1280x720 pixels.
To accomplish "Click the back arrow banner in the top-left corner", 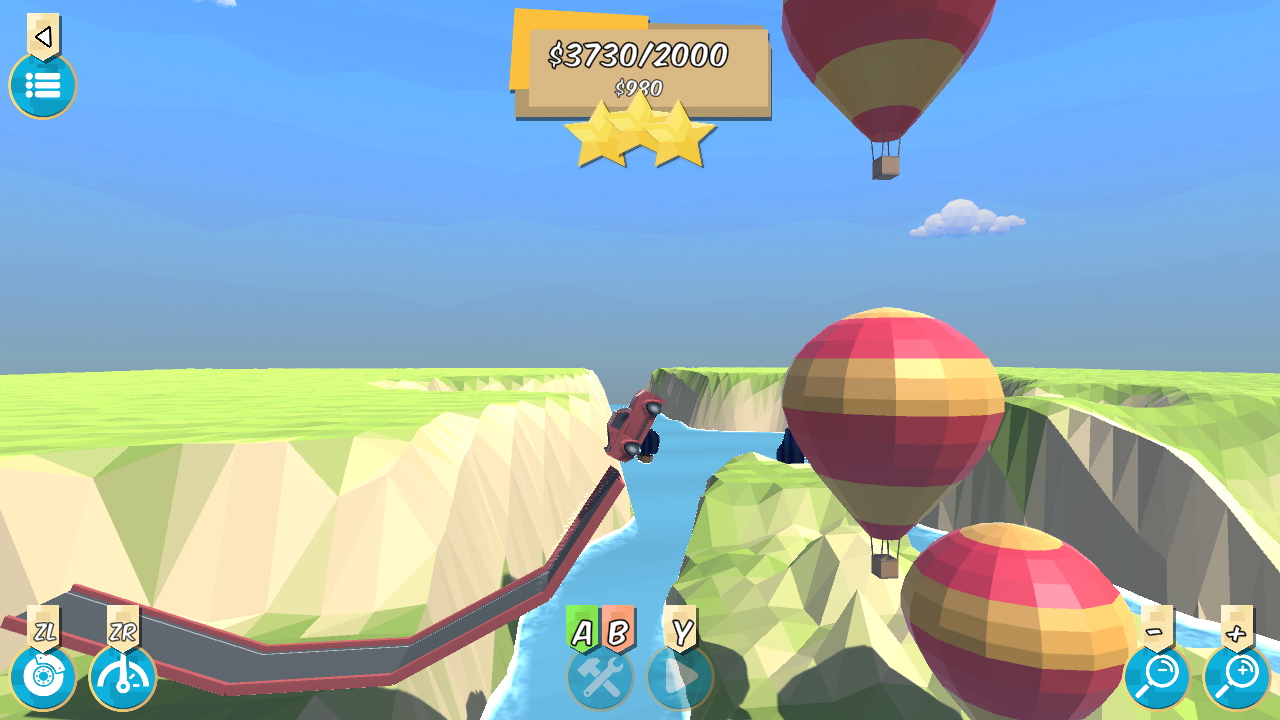I will point(41,35).
